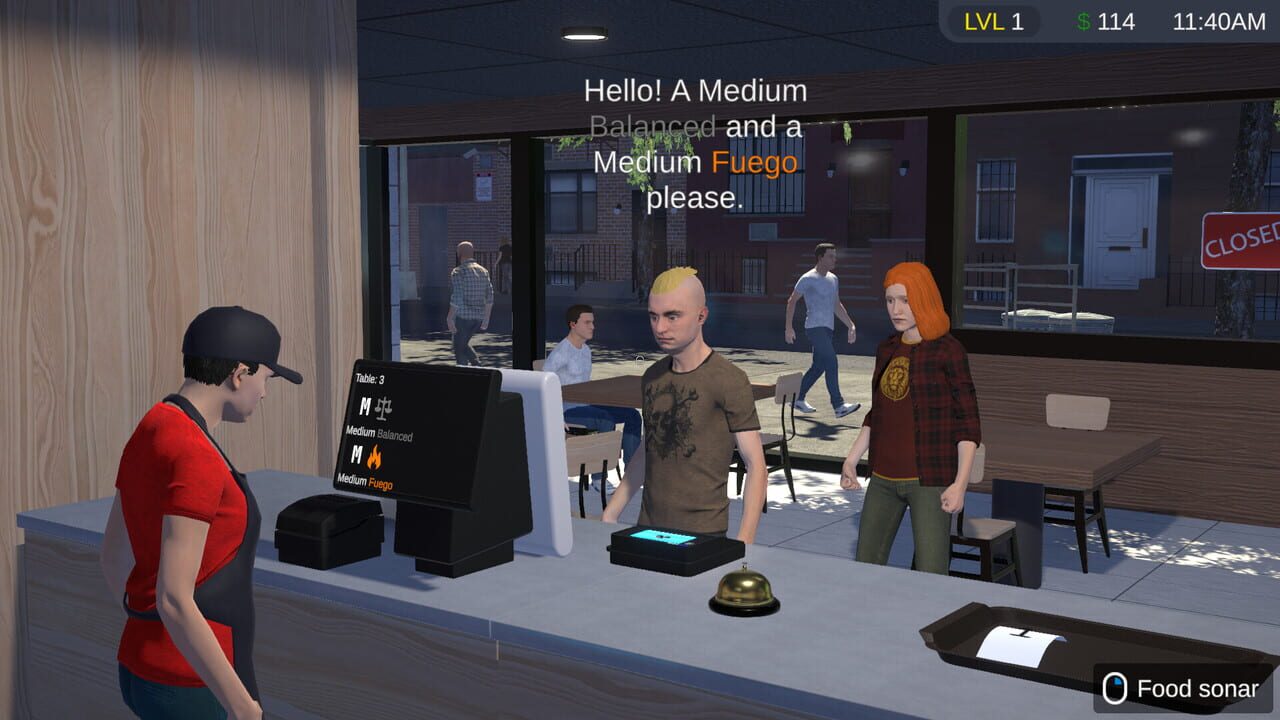Click the orange Fuego word in the dialogue
The image size is (1280, 720).
tap(757, 162)
